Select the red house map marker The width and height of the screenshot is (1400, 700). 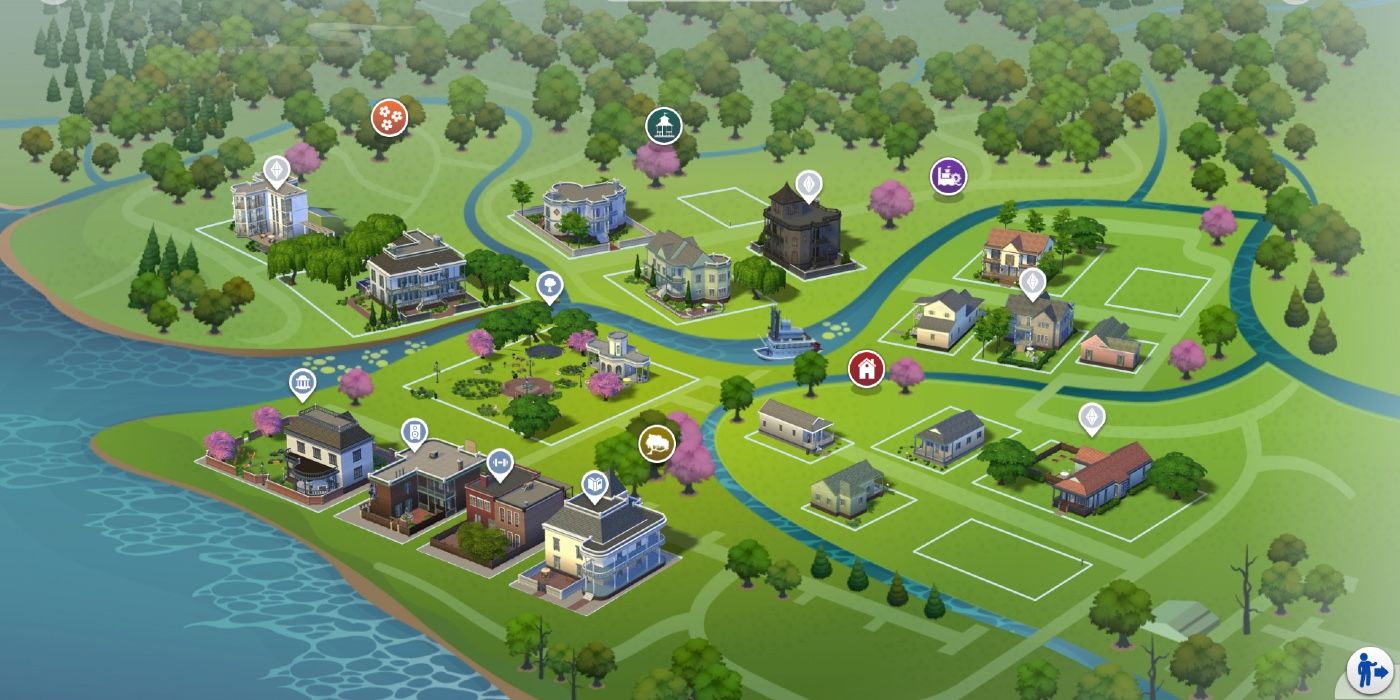click(x=866, y=368)
